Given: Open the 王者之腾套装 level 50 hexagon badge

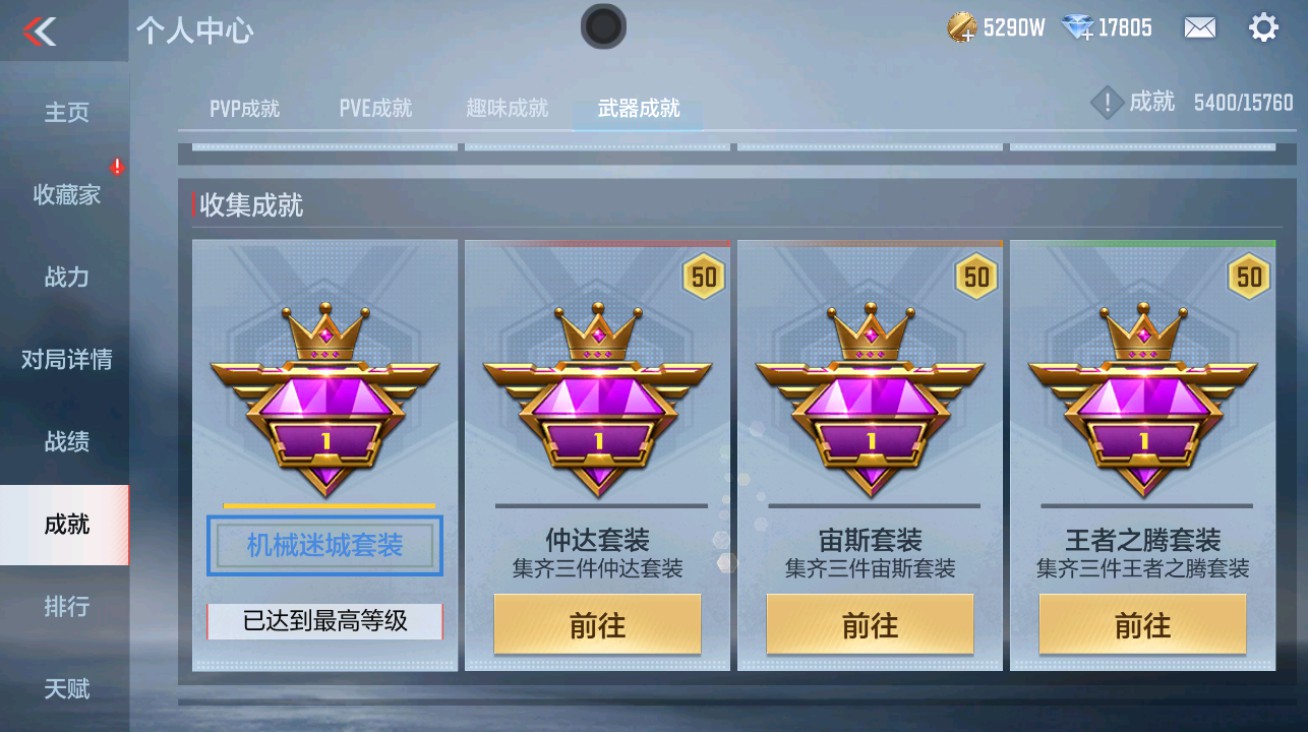Looking at the screenshot, I should coord(1247,277).
